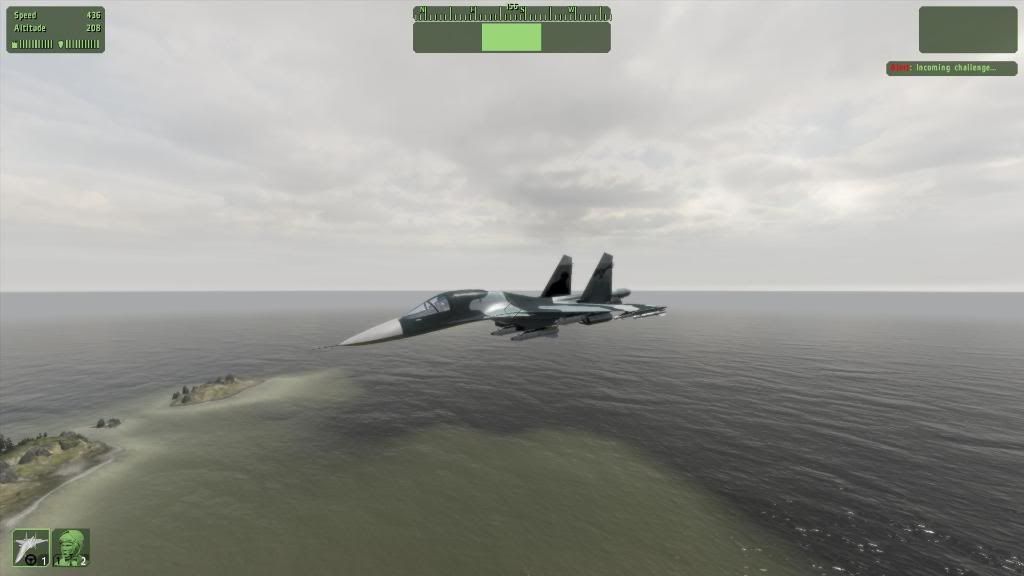Screen dimensions: 1024x576
Task: Click the compass heading strip
Action: coord(511,13)
